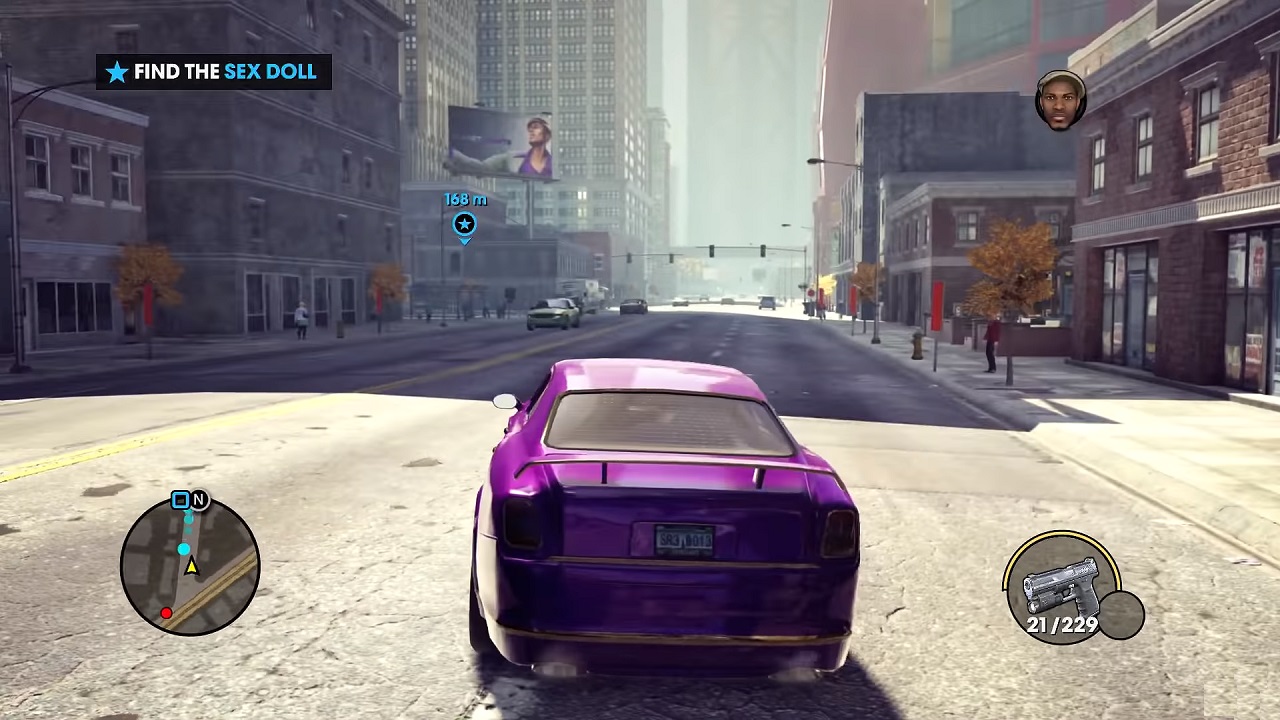1280x720 pixels.
Task: Select the 168 m star waypoint marker
Action: point(464,224)
